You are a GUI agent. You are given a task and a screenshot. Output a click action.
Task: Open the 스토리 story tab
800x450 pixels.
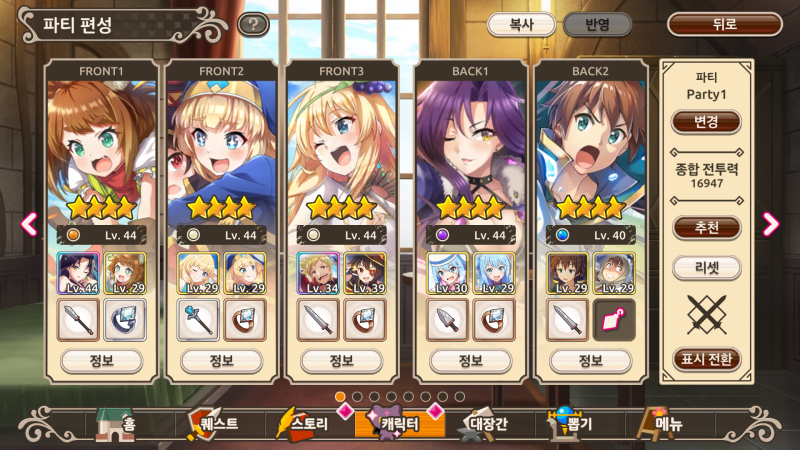[303, 424]
